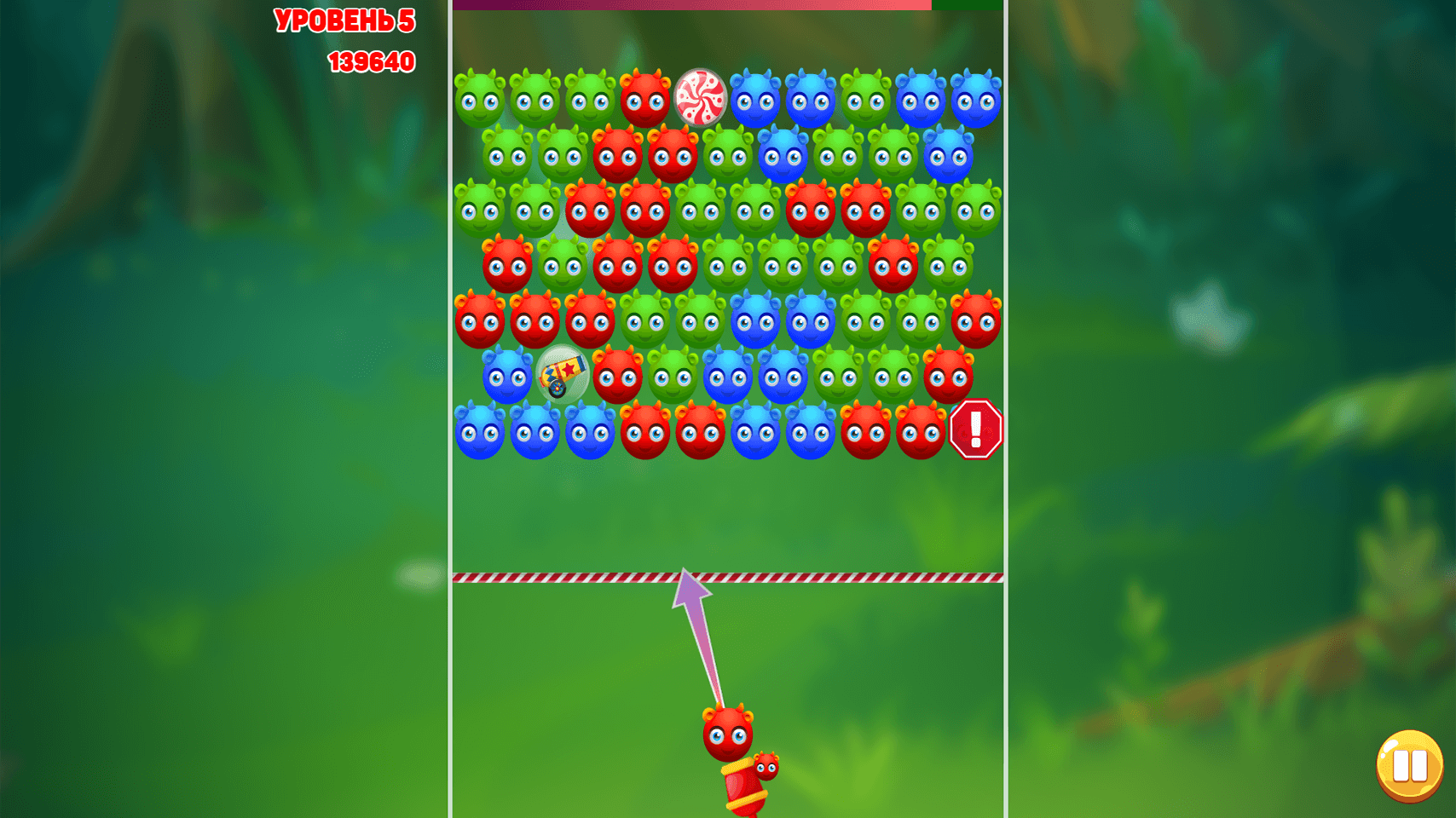The image size is (1456, 818).
Task: Select the cannon power-up bubble
Action: tap(563, 375)
